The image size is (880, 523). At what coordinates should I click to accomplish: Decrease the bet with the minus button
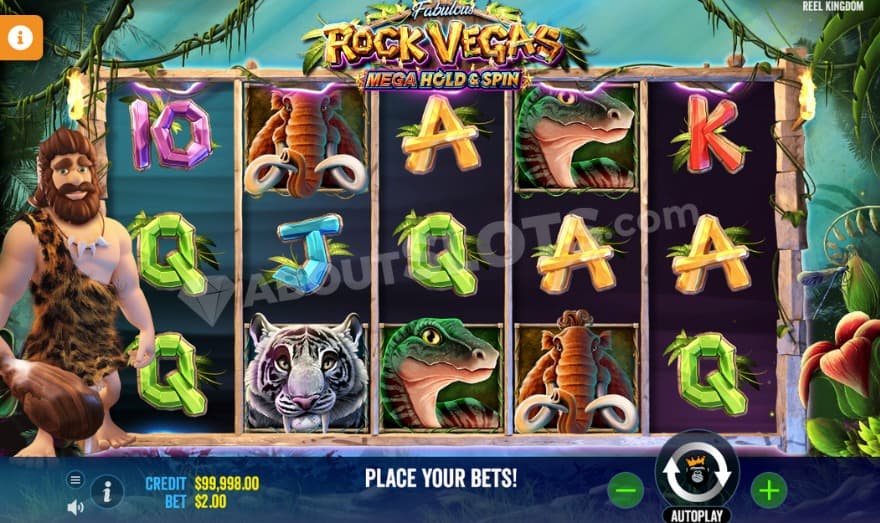[626, 490]
